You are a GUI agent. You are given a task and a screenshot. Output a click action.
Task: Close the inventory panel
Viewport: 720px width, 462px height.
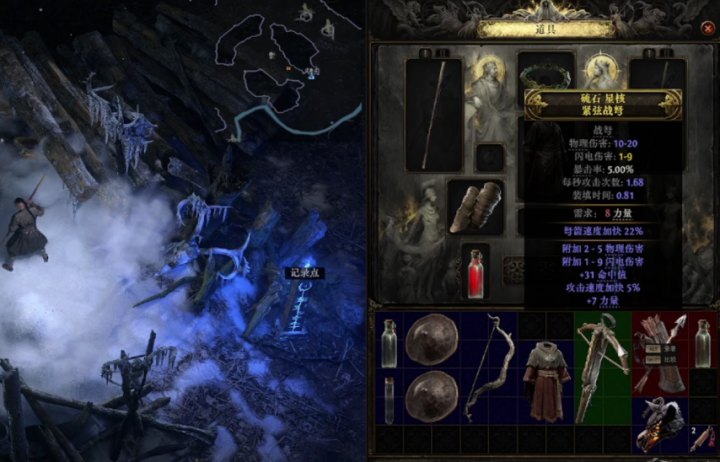point(709,29)
